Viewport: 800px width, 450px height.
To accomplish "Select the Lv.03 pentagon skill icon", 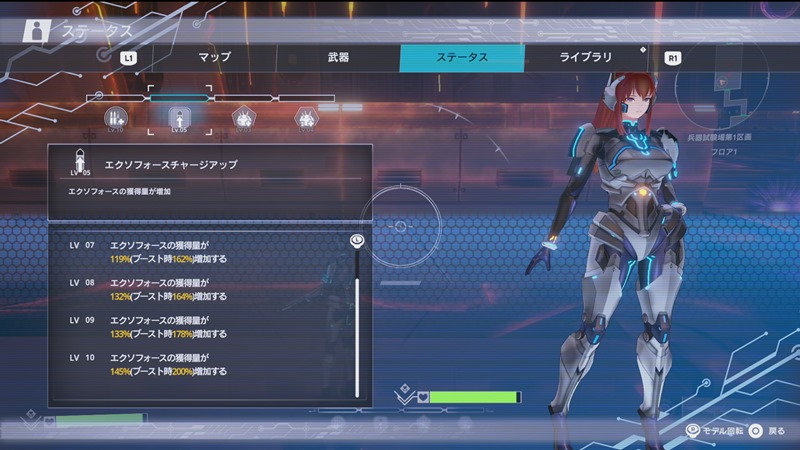I will tap(243, 120).
